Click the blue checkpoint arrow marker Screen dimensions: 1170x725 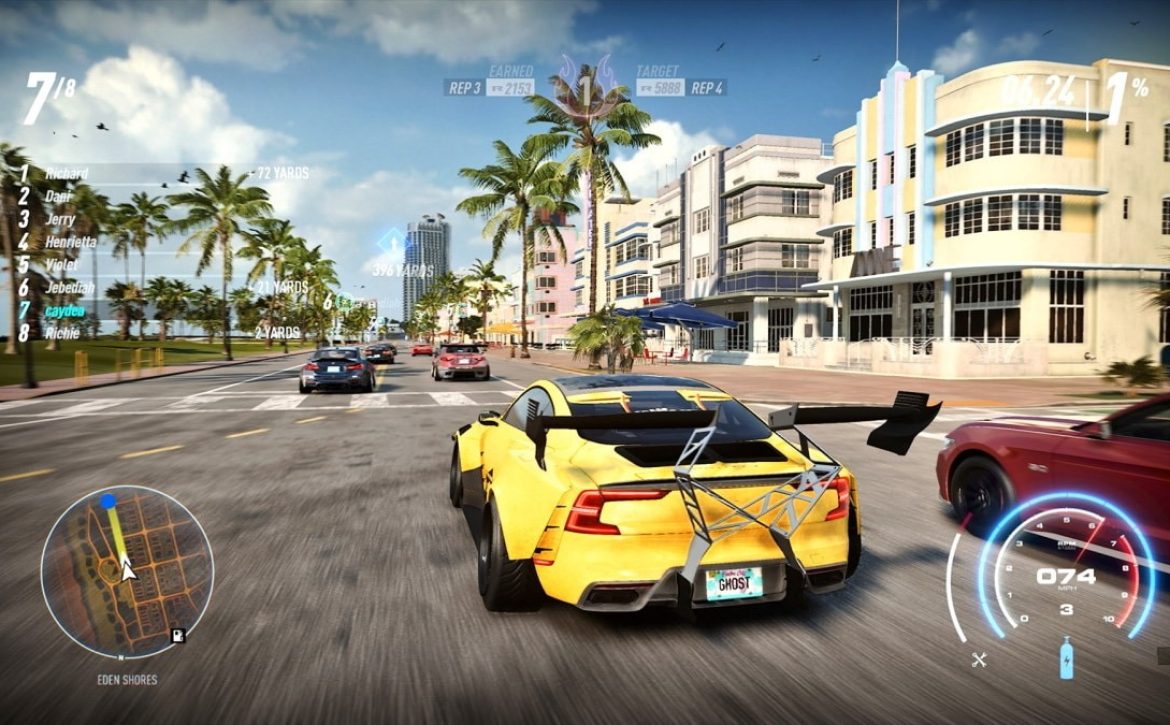391,242
